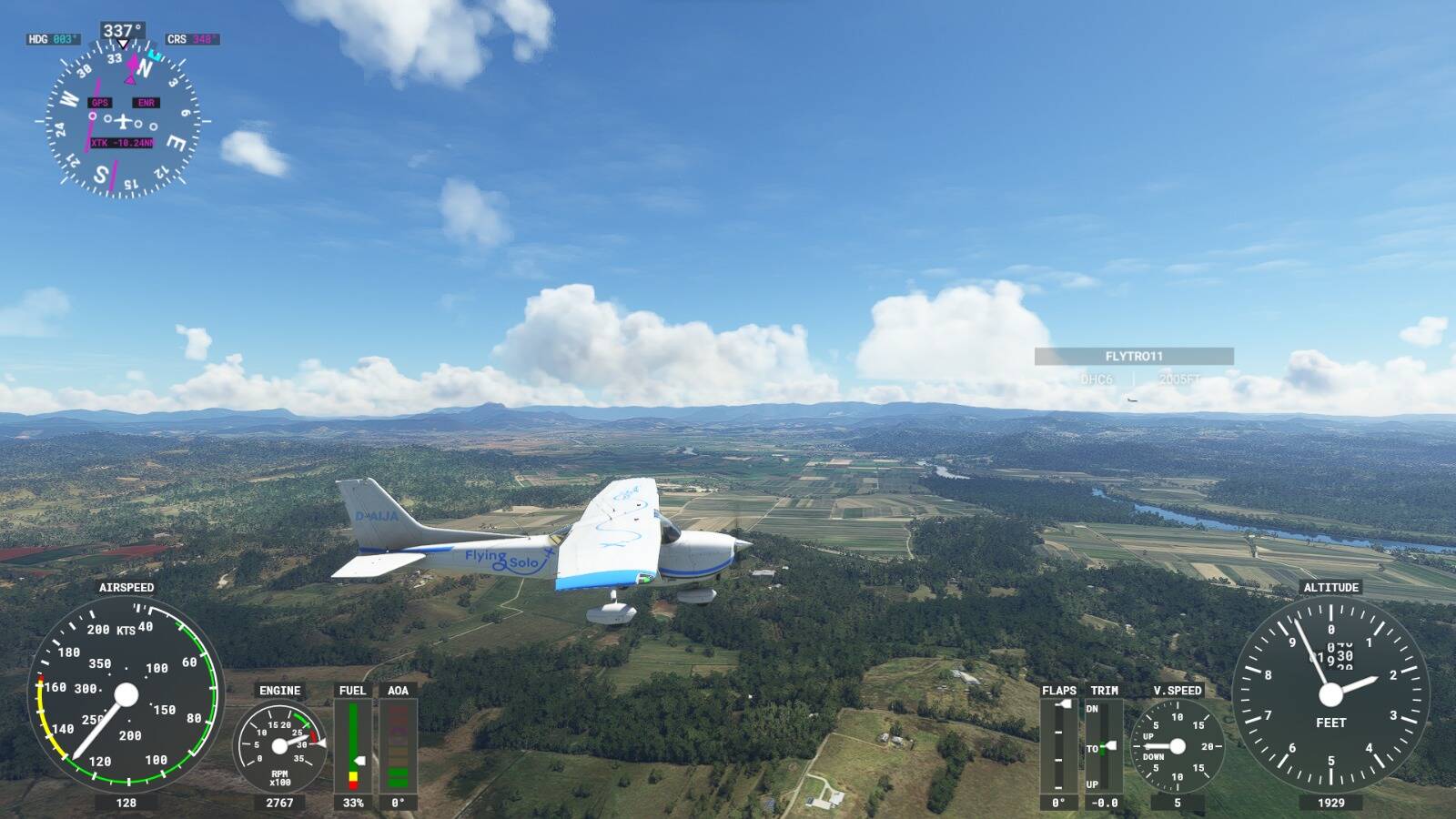Image resolution: width=1456 pixels, height=819 pixels.
Task: Click the HDG 003° field to adjust heading
Action: point(55,38)
